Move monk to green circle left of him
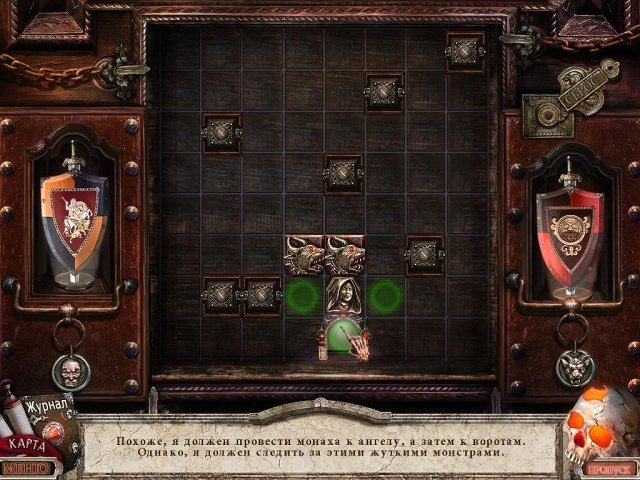 pyautogui.click(x=303, y=296)
